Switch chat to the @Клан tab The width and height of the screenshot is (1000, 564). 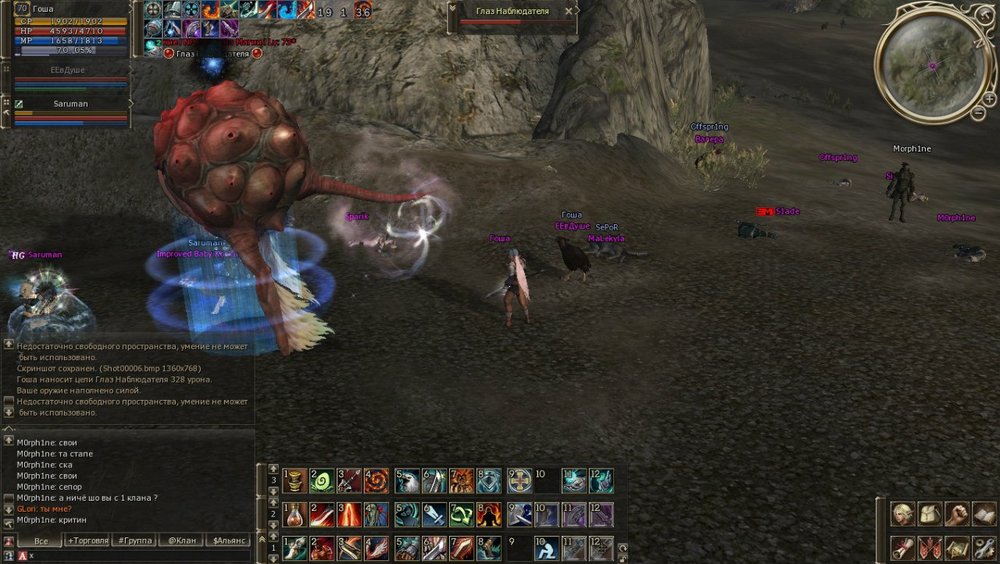[x=181, y=540]
